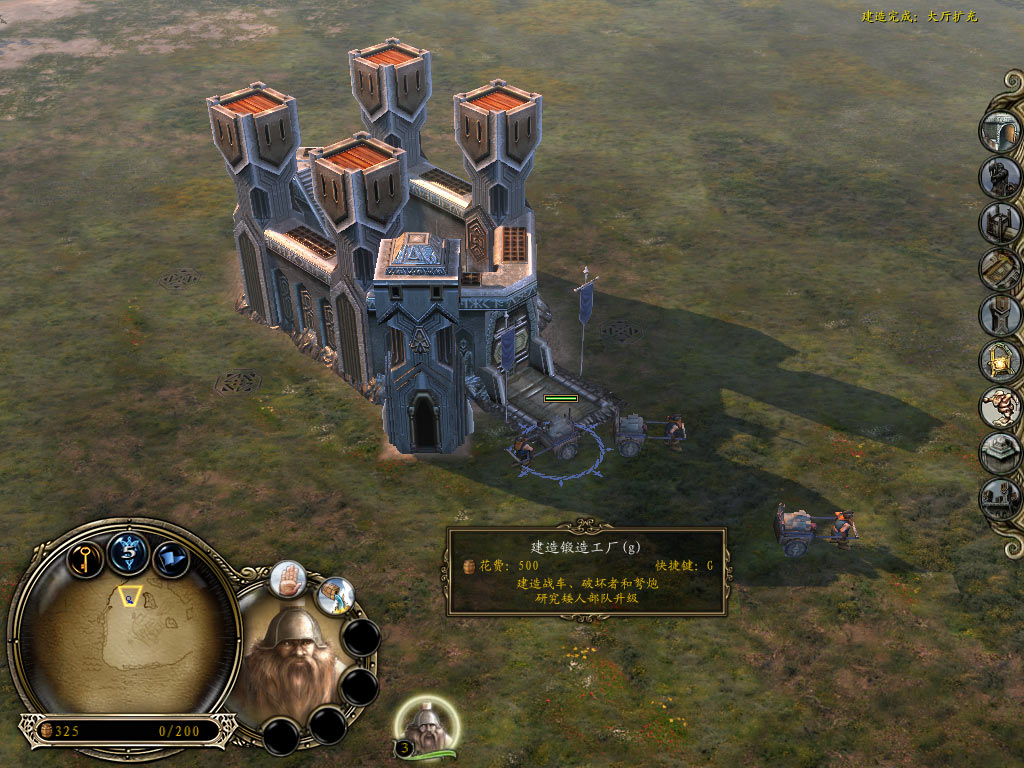Select the glowing golden doorway building icon
This screenshot has height=768, width=1024.
pos(999,361)
